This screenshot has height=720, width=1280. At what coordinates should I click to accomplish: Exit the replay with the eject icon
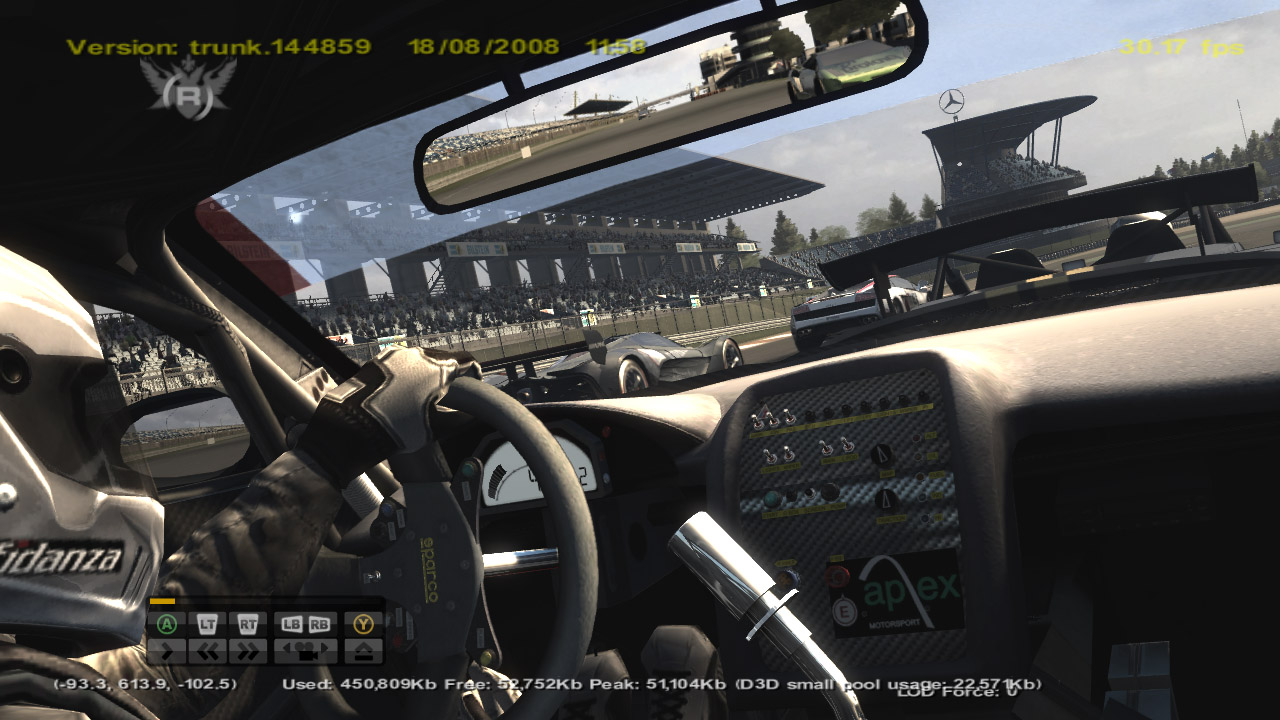[x=363, y=651]
